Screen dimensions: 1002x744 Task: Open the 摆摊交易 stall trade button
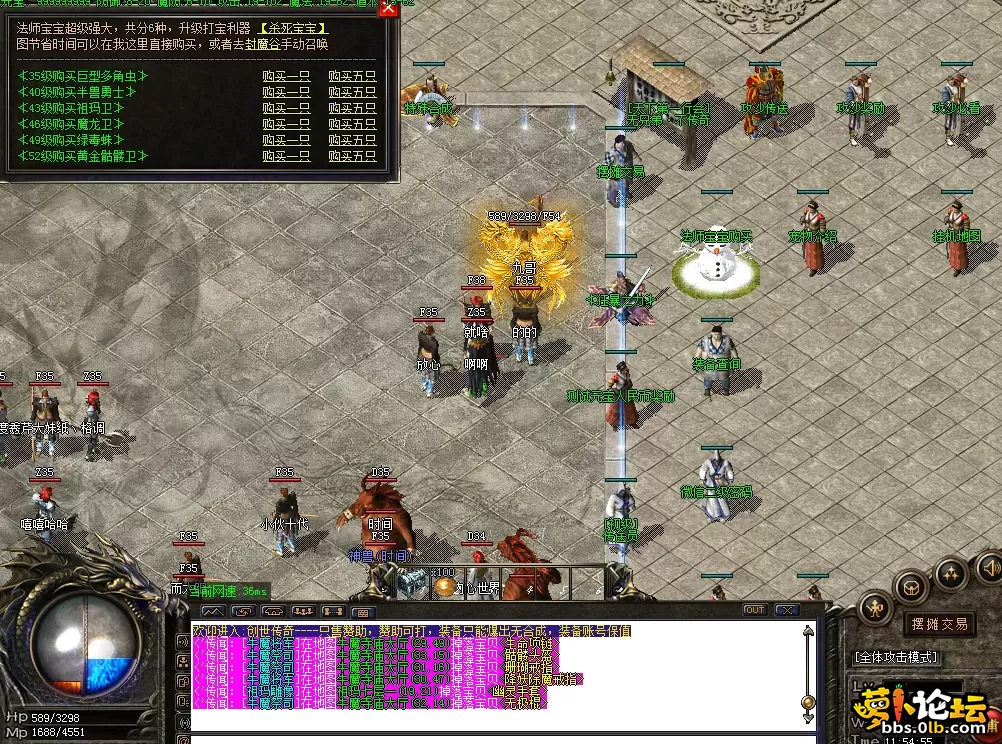coord(940,624)
